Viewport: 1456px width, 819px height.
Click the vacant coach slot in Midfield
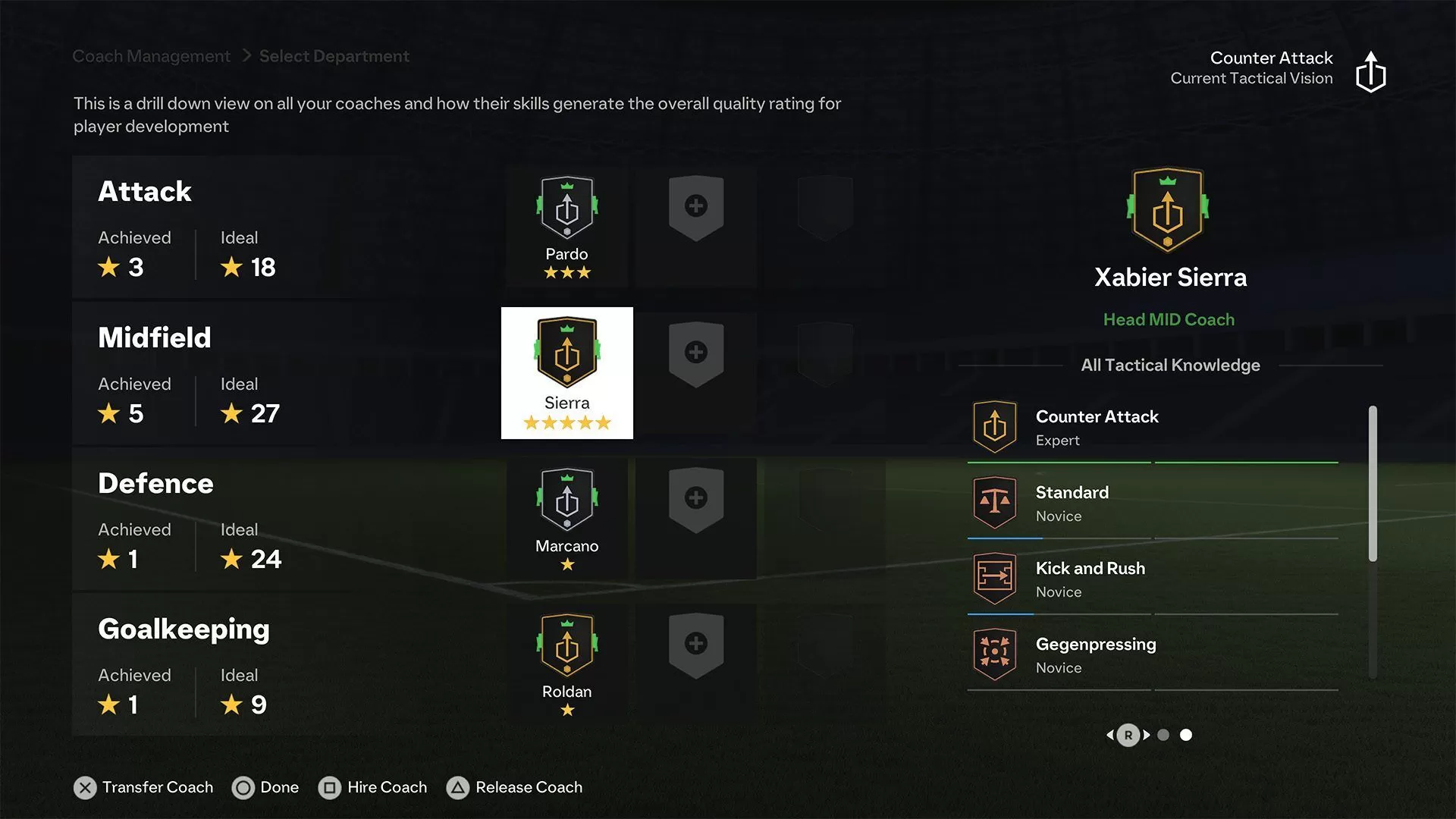(696, 351)
